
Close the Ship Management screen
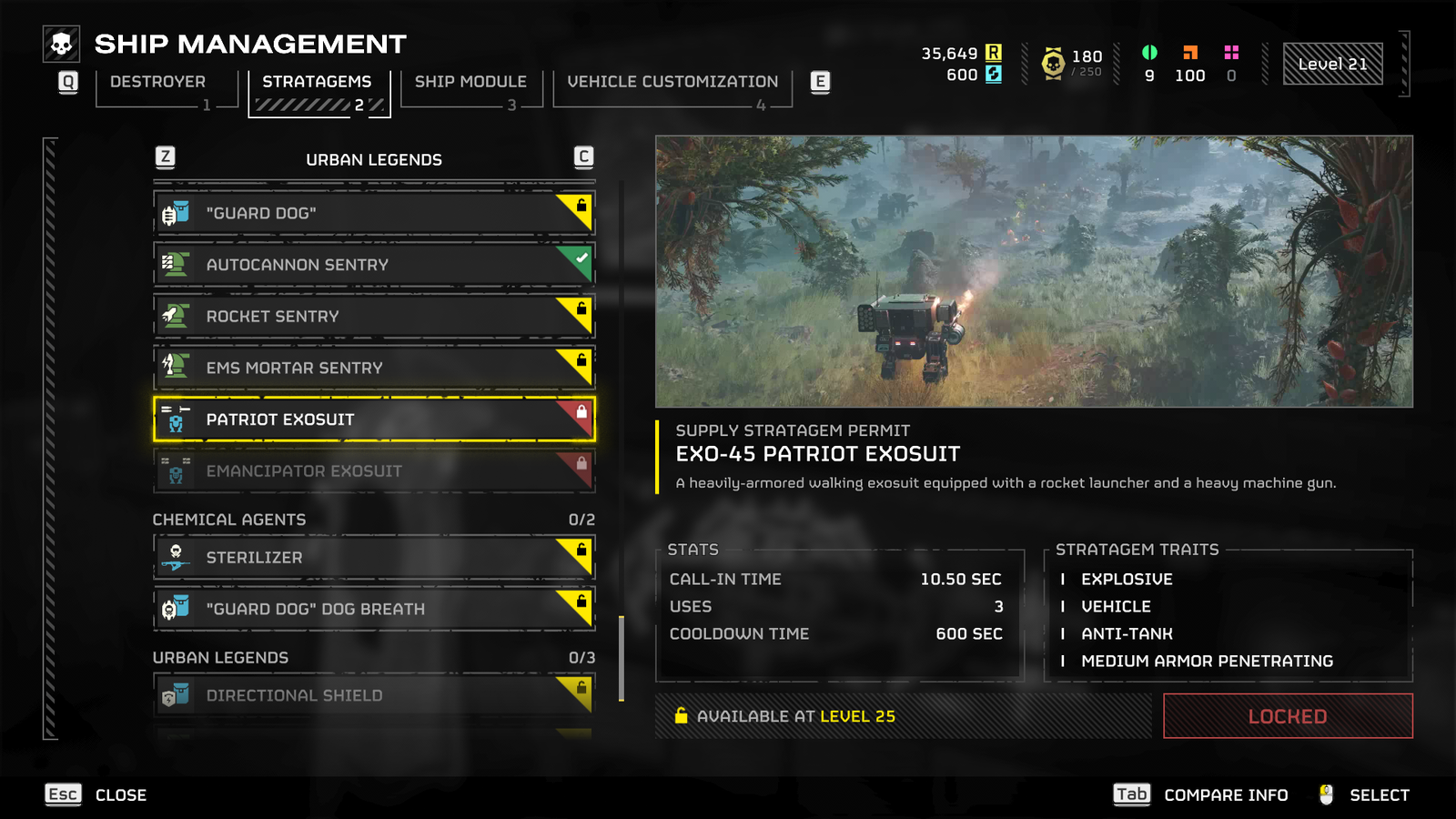click(96, 795)
